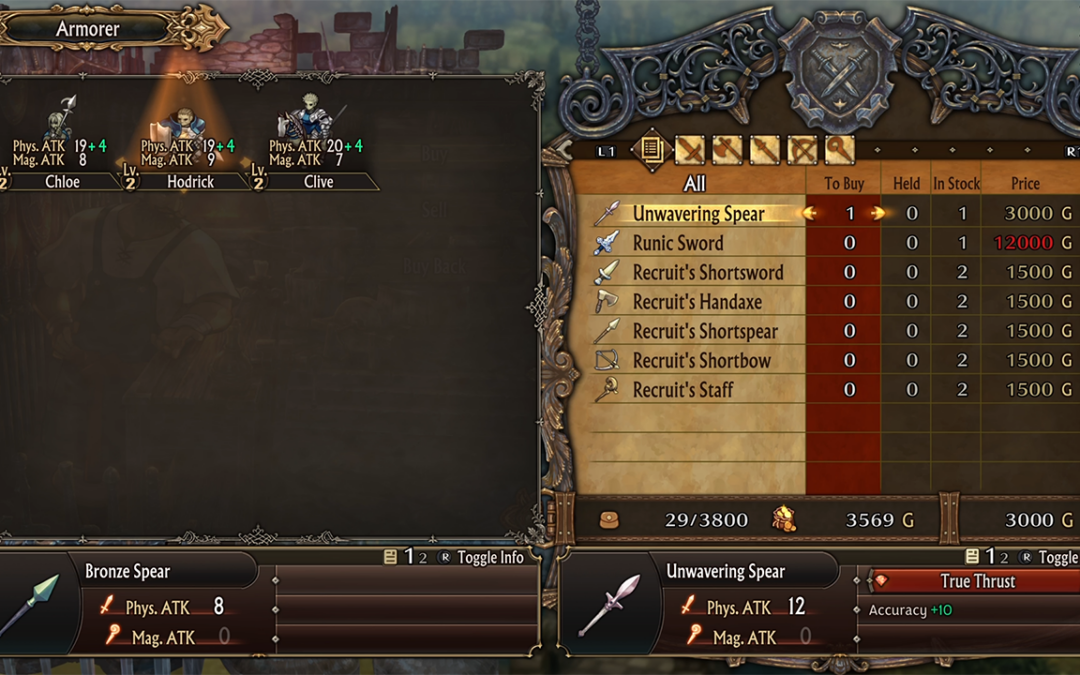1080x675 pixels.
Task: Open the staff category tab
Action: (x=839, y=150)
